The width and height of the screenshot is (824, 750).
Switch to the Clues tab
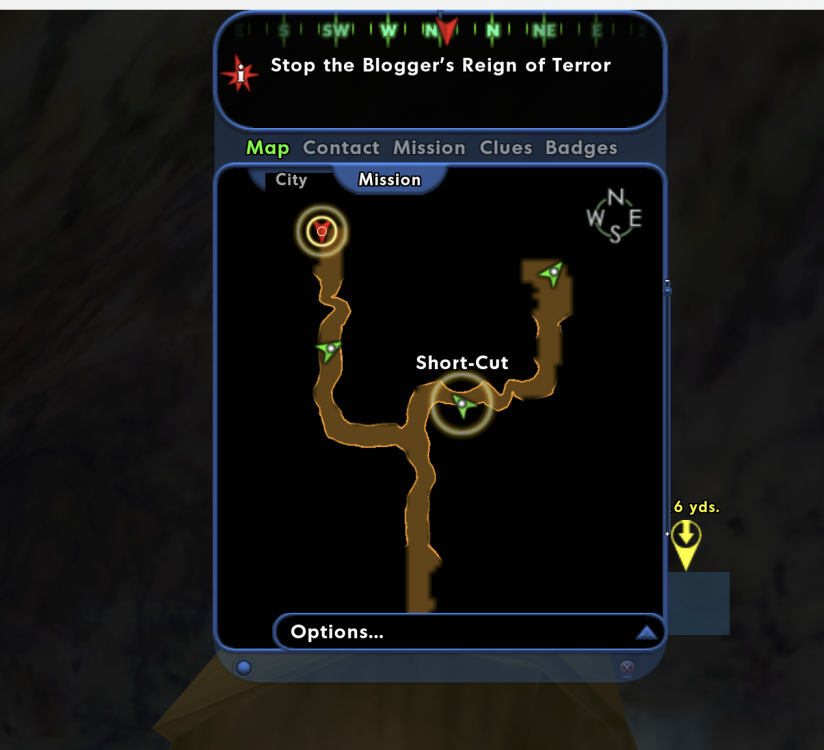pos(506,148)
